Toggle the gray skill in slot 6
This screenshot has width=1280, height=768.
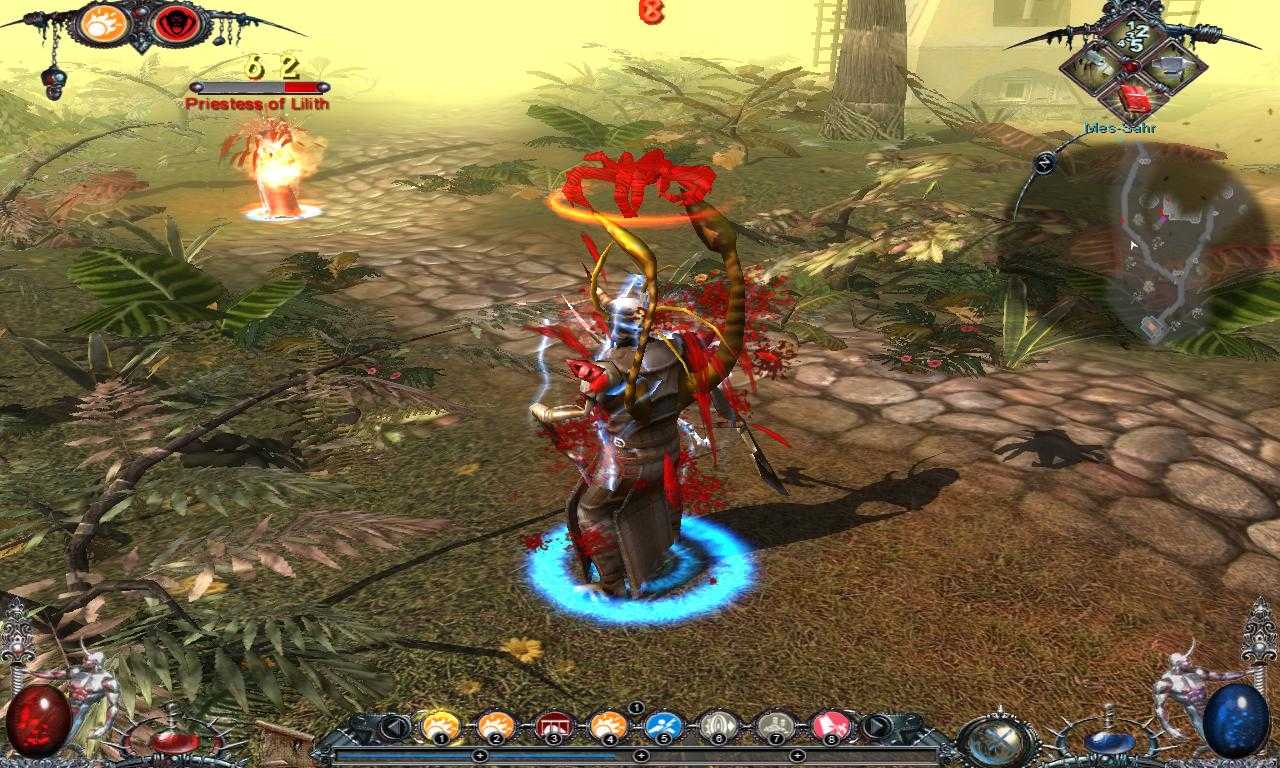tap(719, 725)
